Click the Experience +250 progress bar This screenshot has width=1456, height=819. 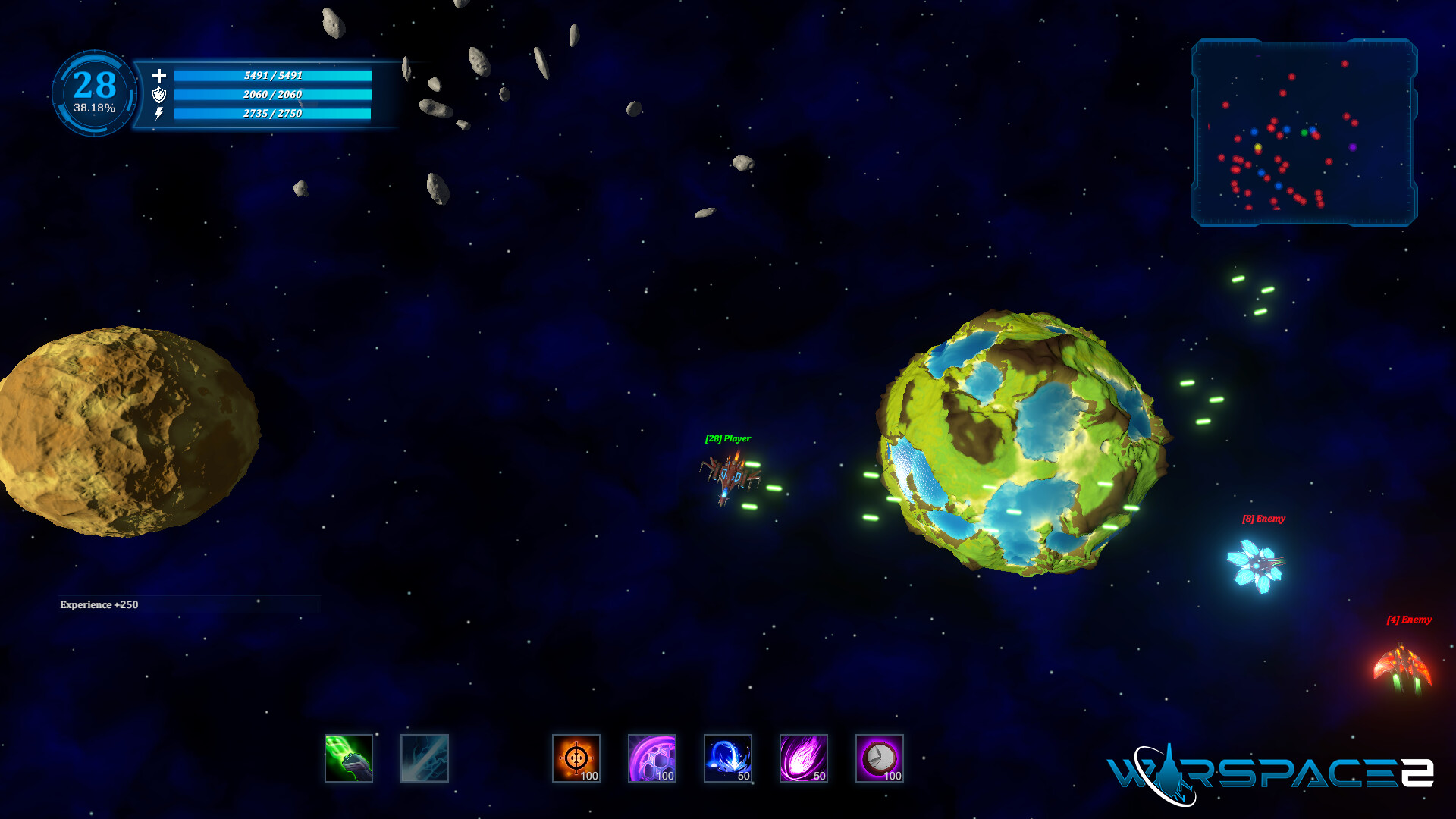pyautogui.click(x=190, y=605)
